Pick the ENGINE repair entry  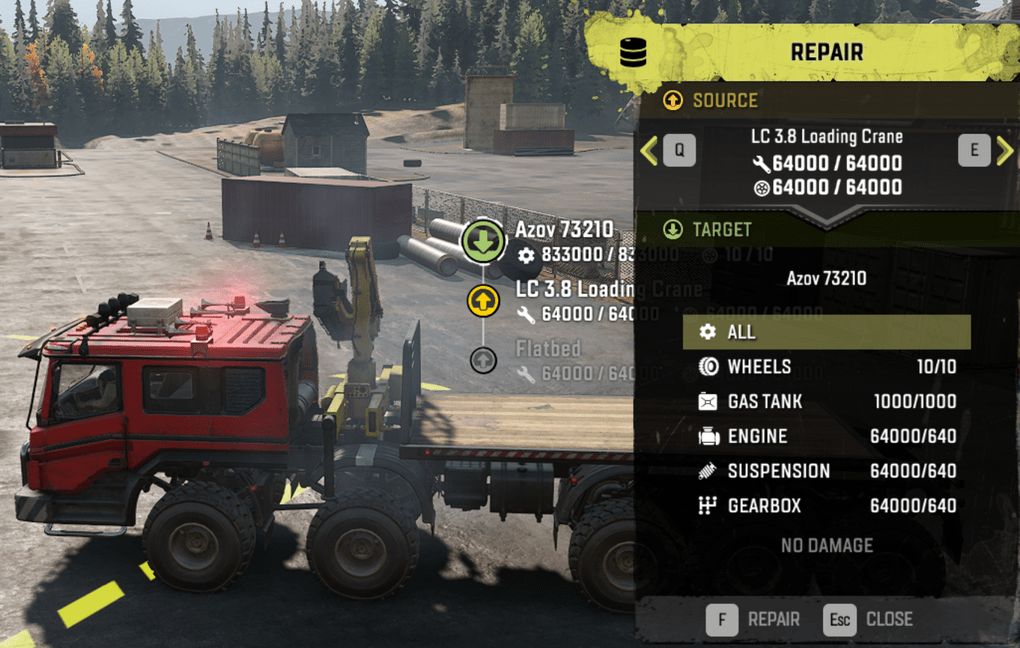click(x=826, y=436)
